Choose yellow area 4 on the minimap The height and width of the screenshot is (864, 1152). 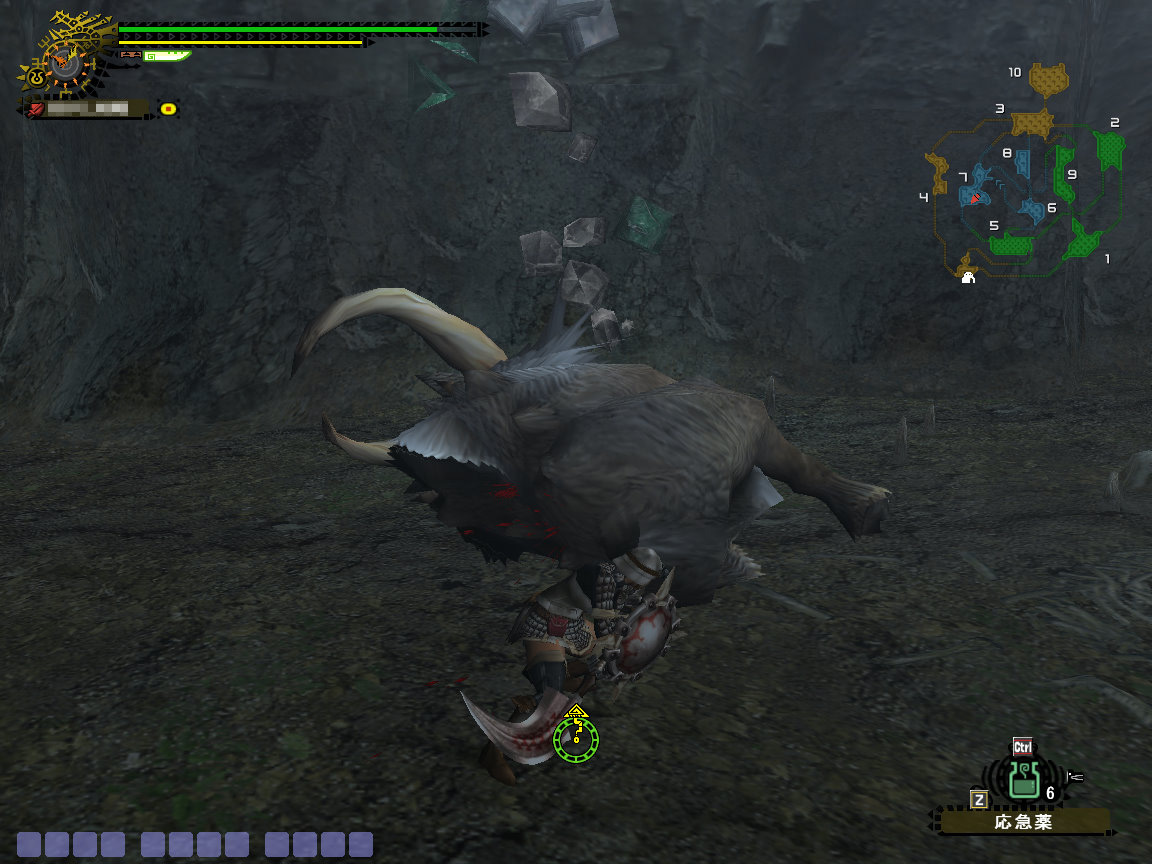coord(938,174)
